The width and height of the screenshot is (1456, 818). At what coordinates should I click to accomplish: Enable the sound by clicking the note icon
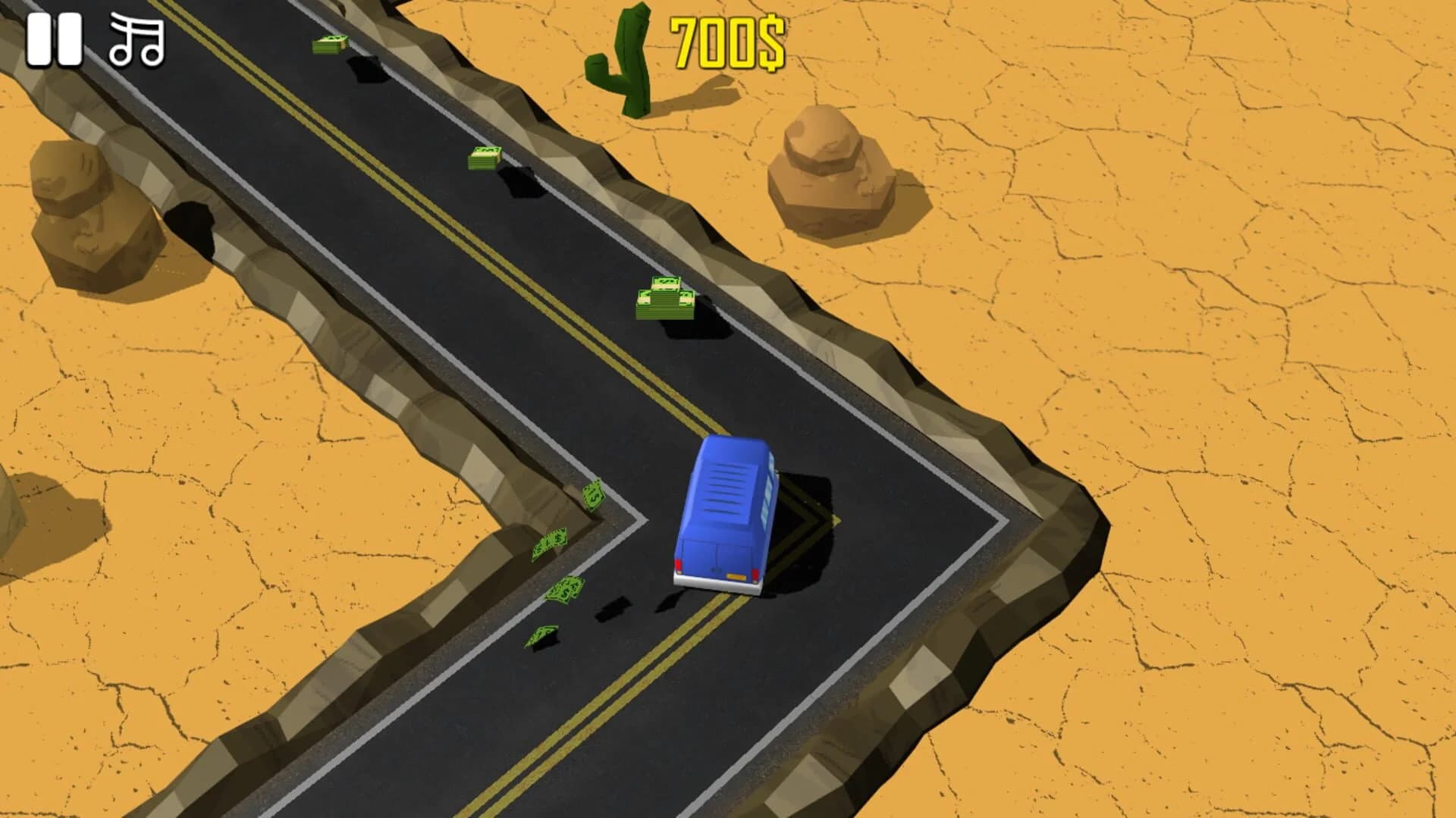pos(135,36)
